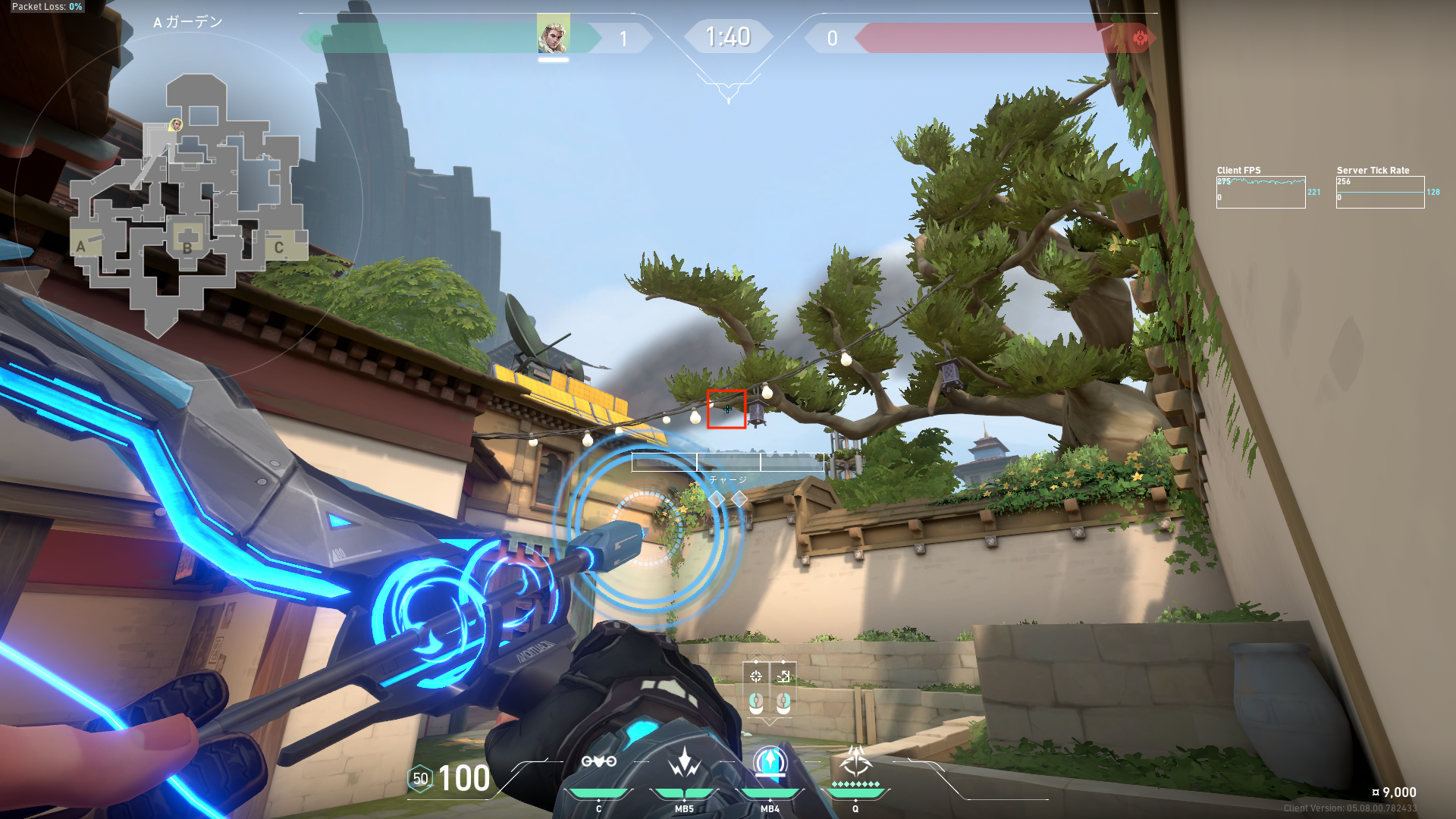The width and height of the screenshot is (1456, 819).
Task: Click your agent marker on the minimap
Action: [x=176, y=124]
